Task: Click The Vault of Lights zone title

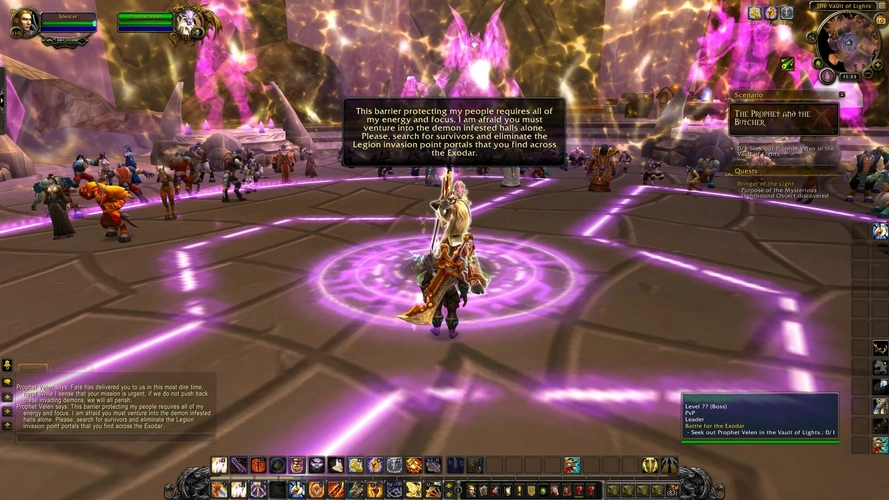Action: tap(845, 6)
